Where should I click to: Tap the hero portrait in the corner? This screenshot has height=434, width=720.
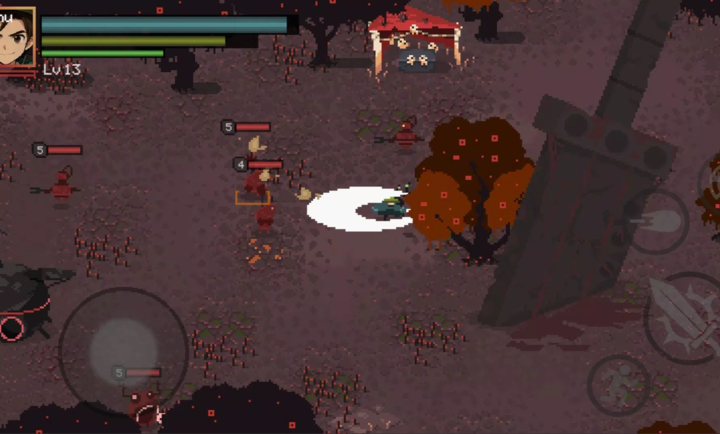point(17,37)
